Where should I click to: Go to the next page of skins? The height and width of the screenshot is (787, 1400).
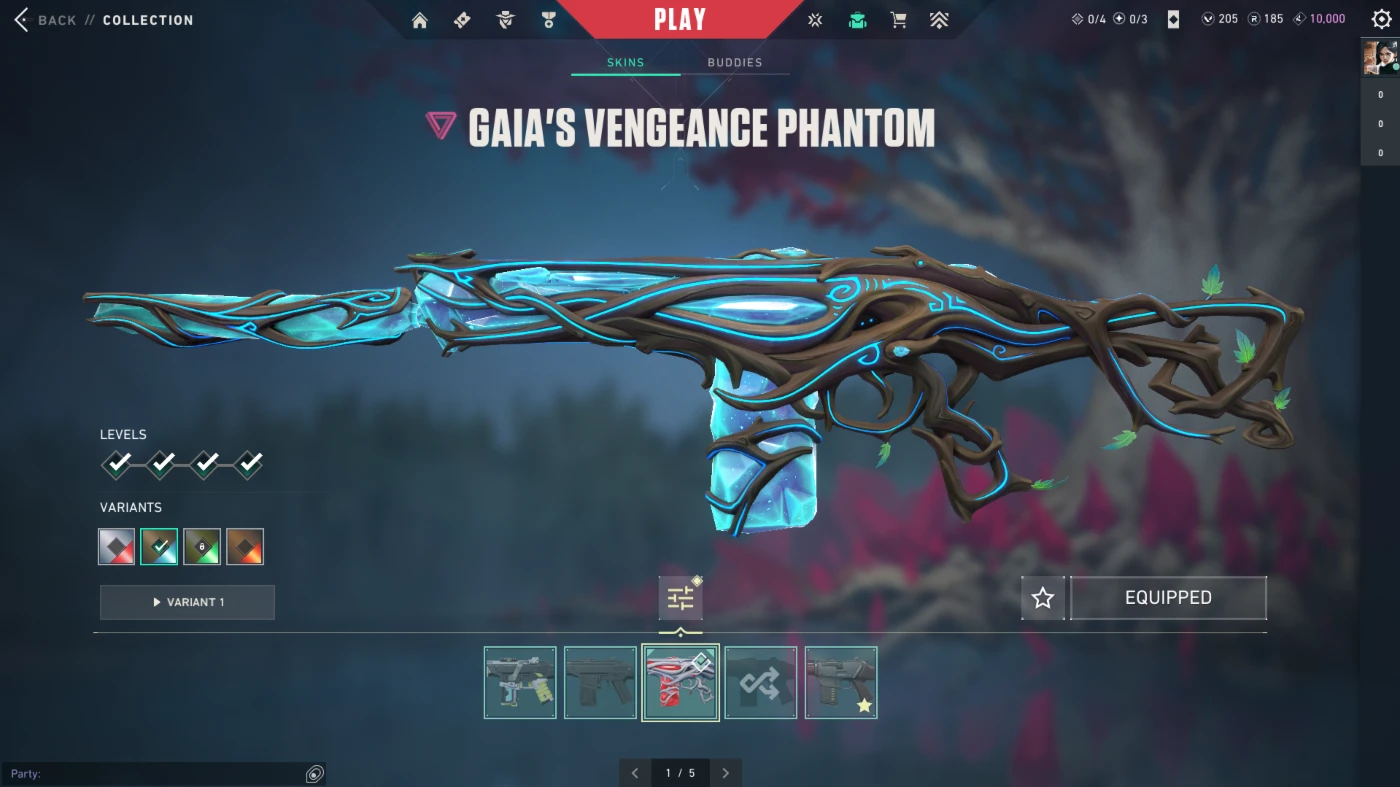pos(726,773)
